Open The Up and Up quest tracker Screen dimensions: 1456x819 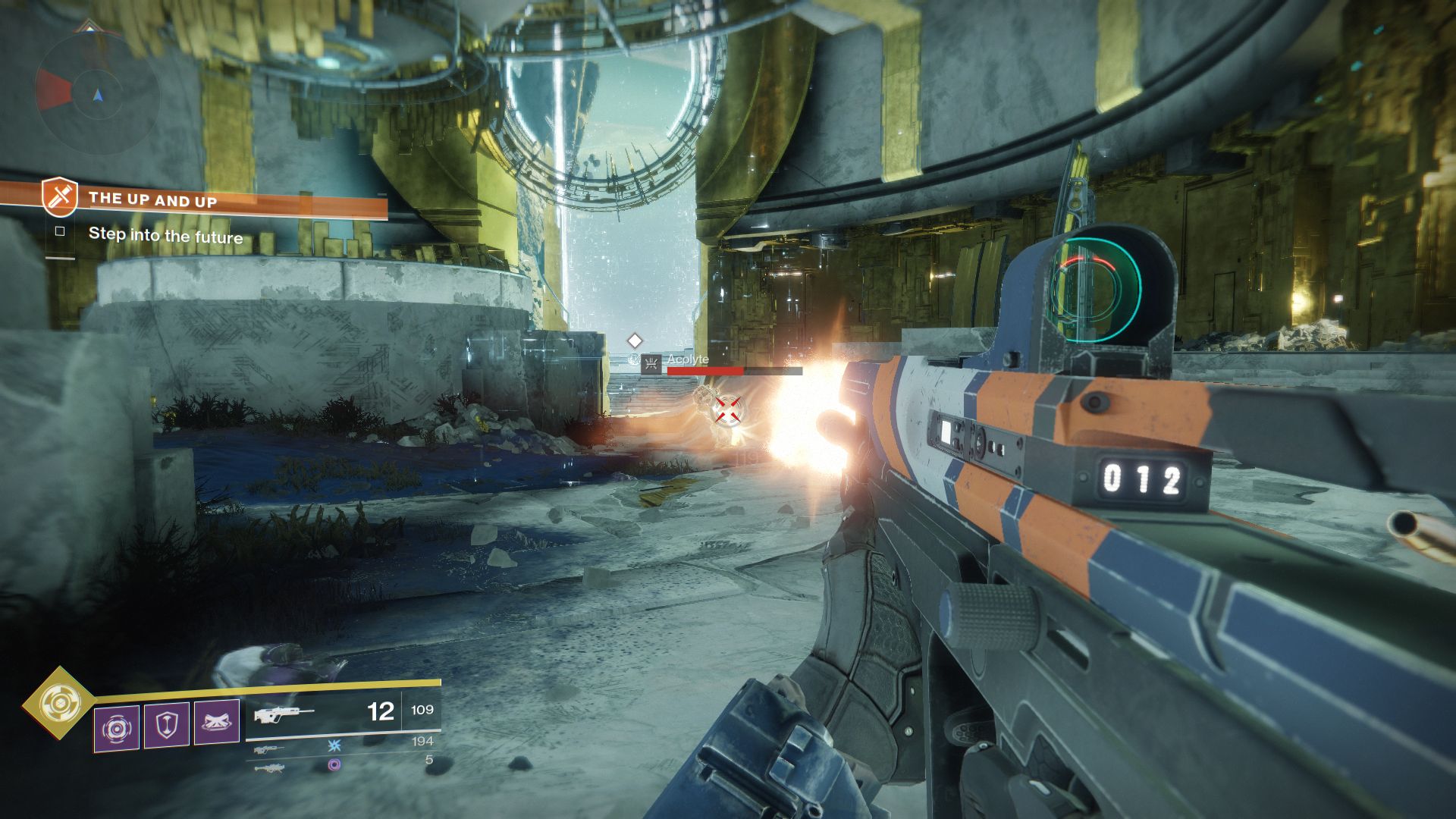tap(152, 200)
